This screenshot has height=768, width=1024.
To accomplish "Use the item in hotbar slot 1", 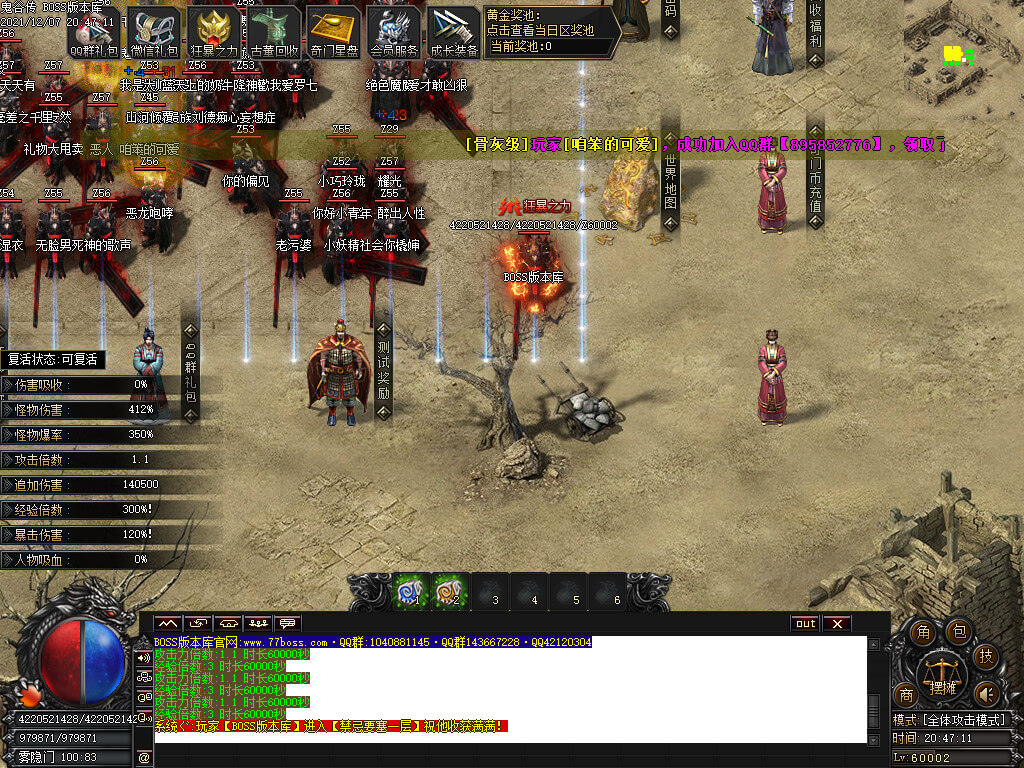I will [x=410, y=591].
